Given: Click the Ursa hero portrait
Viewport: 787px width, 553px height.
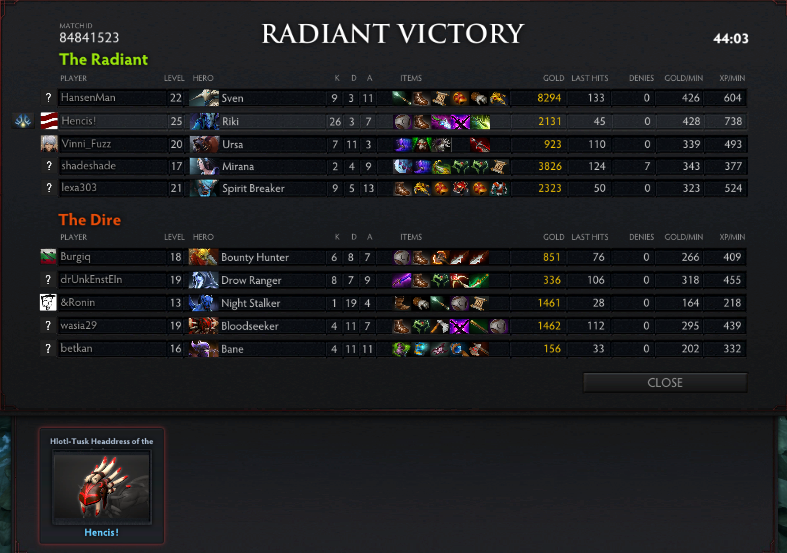Looking at the screenshot, I should (x=204, y=144).
